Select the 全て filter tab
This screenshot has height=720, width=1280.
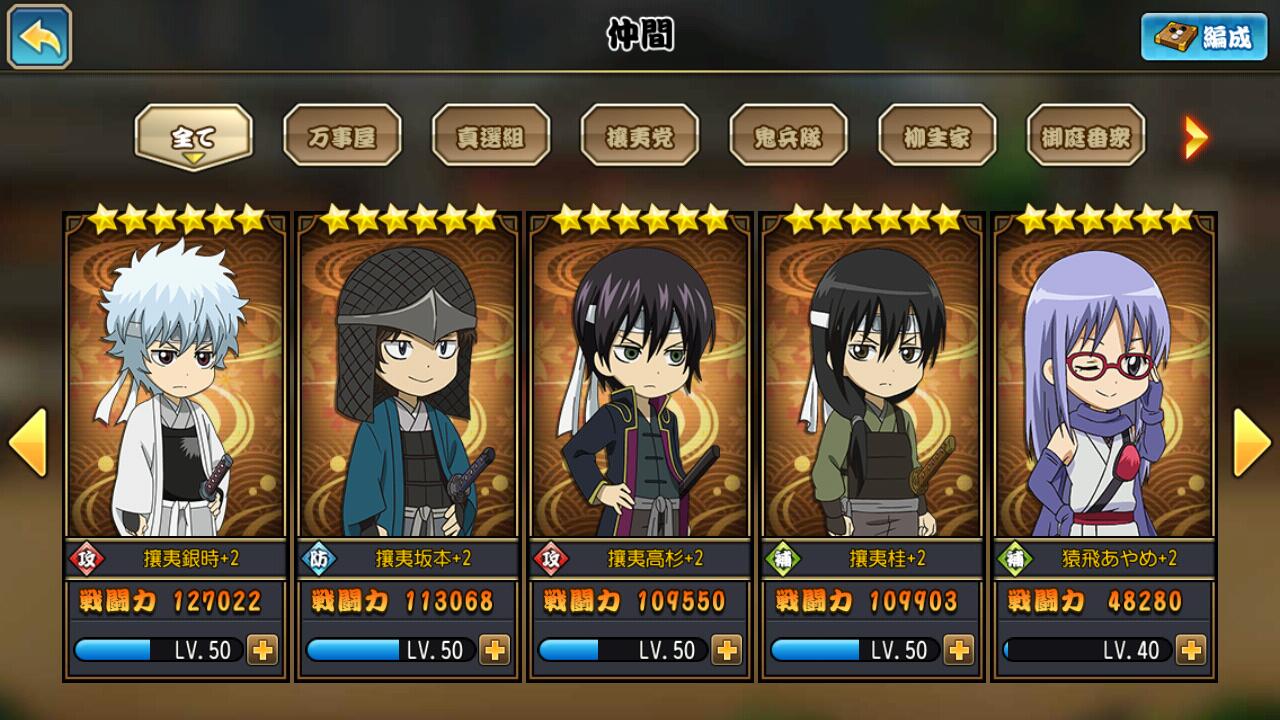(194, 136)
